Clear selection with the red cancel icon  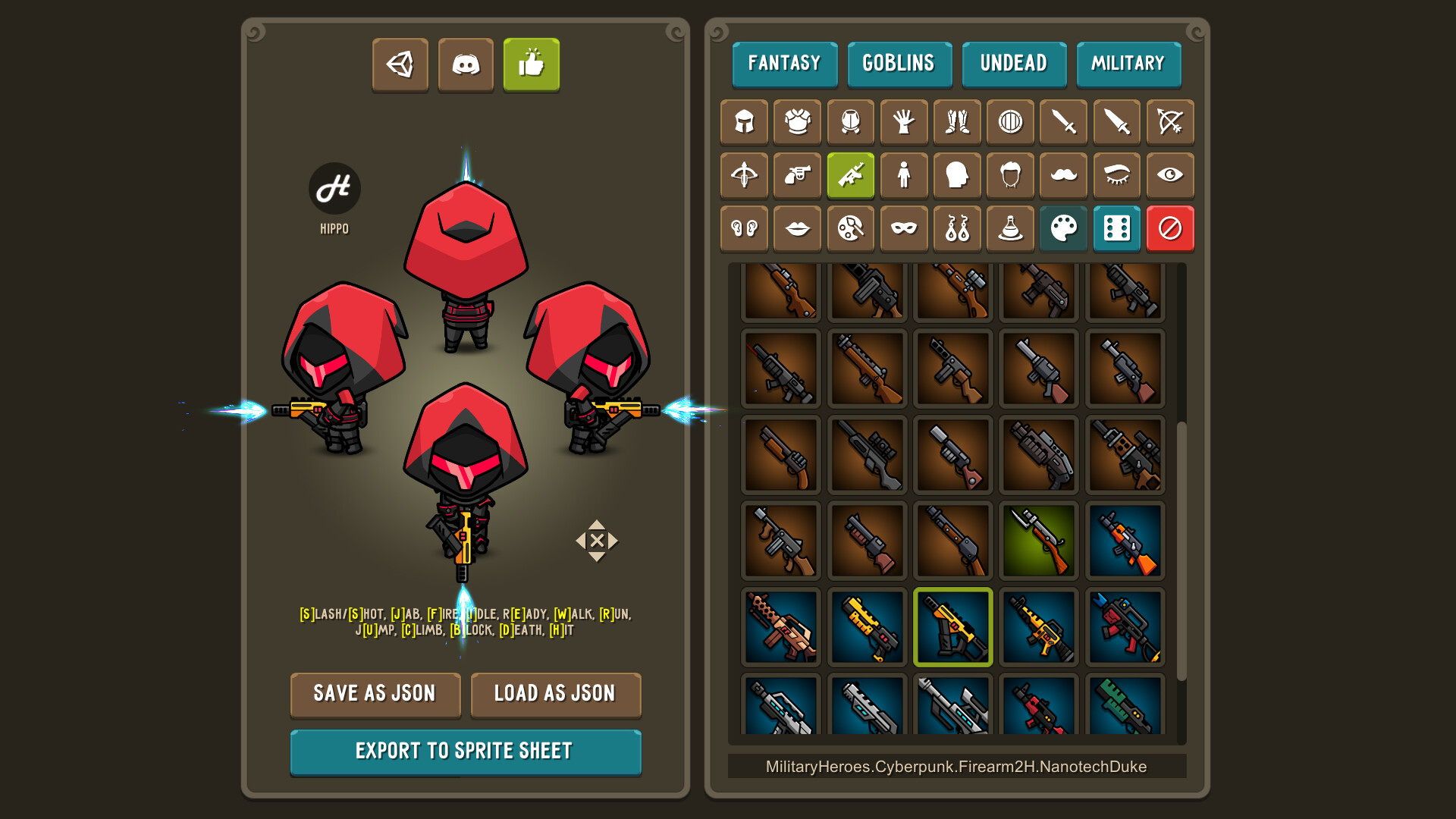pyautogui.click(x=1169, y=228)
